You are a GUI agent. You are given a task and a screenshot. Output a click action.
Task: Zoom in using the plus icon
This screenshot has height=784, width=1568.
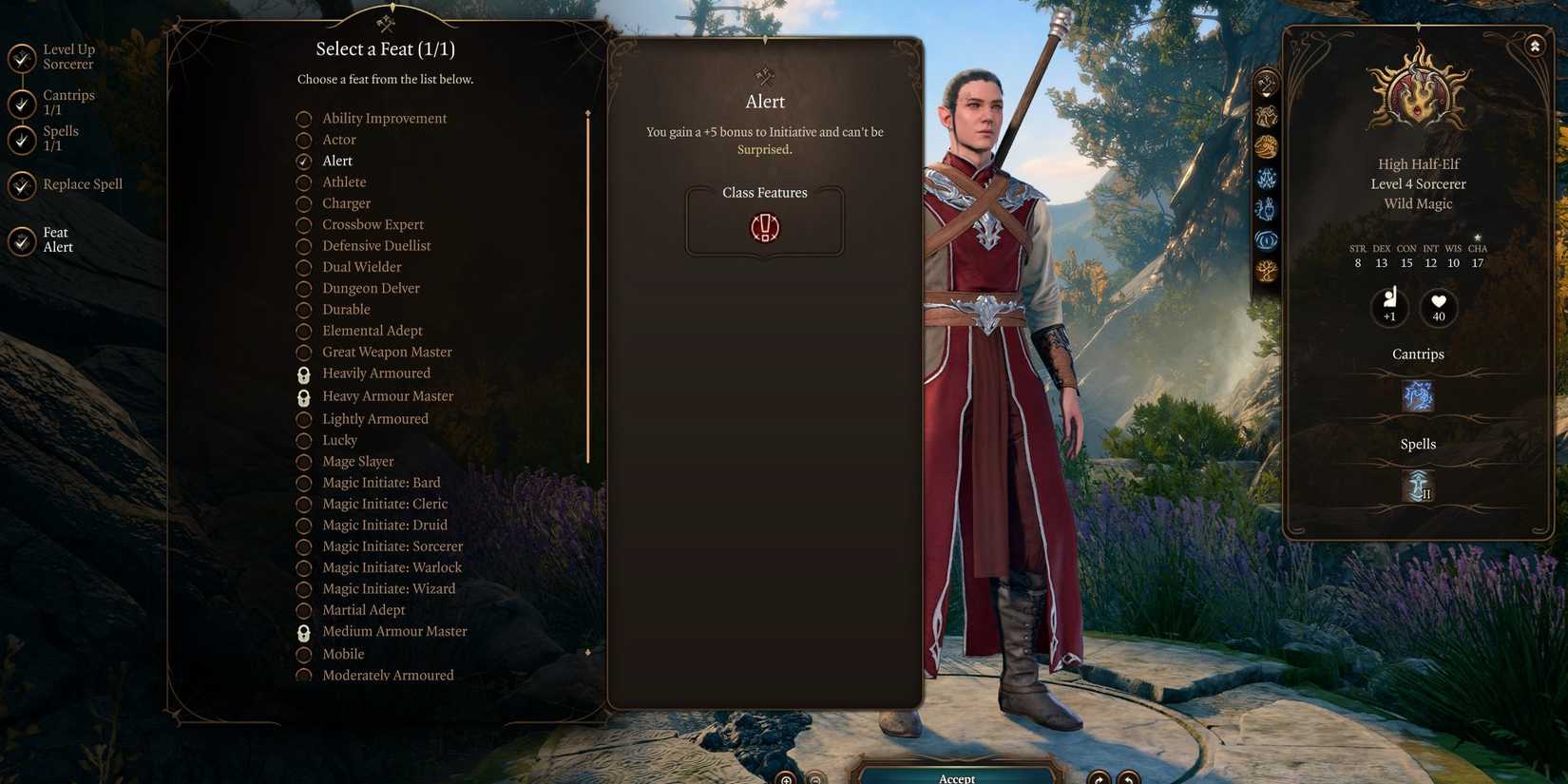point(787,779)
